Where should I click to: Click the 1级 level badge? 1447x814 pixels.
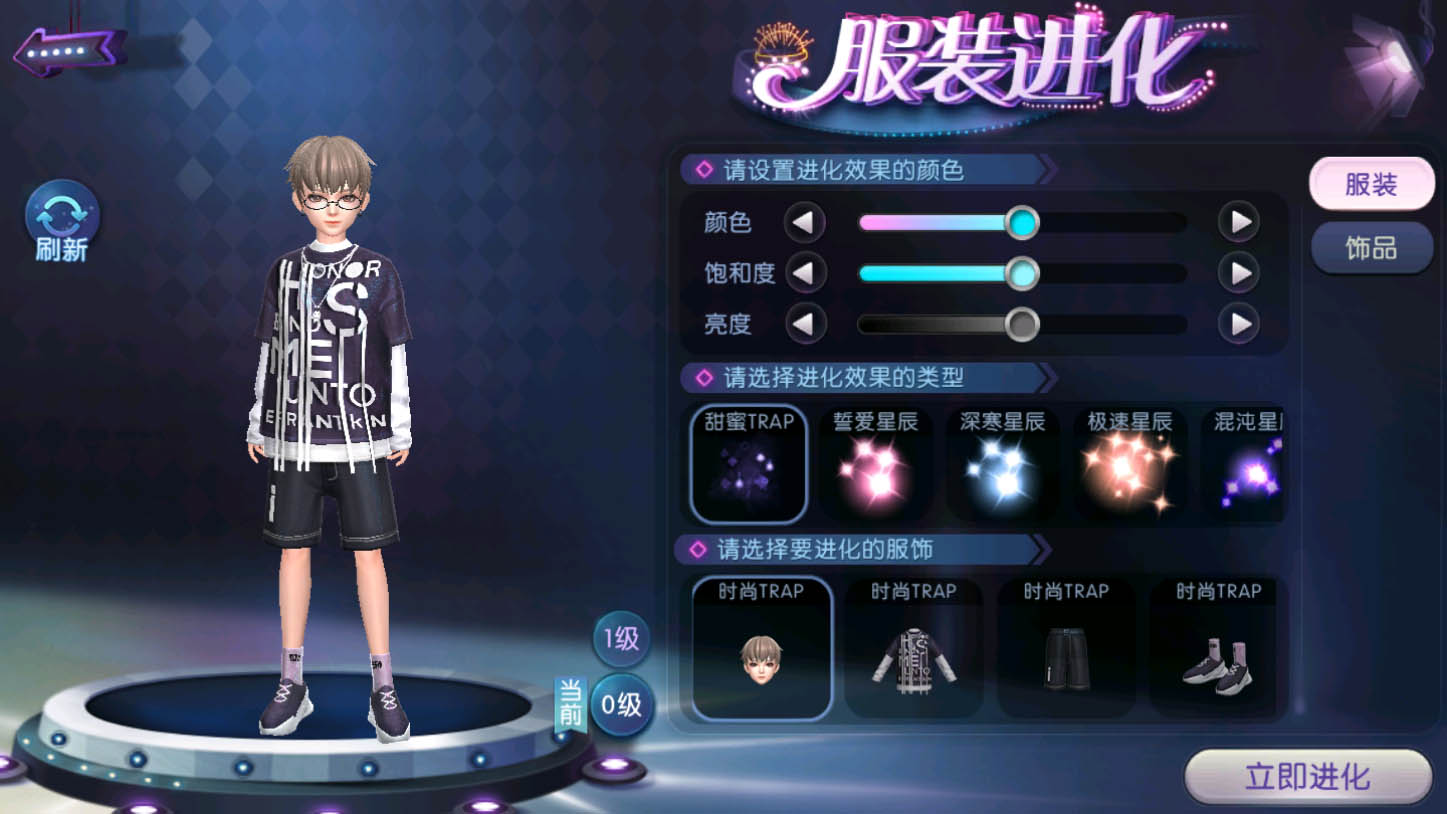click(x=620, y=639)
